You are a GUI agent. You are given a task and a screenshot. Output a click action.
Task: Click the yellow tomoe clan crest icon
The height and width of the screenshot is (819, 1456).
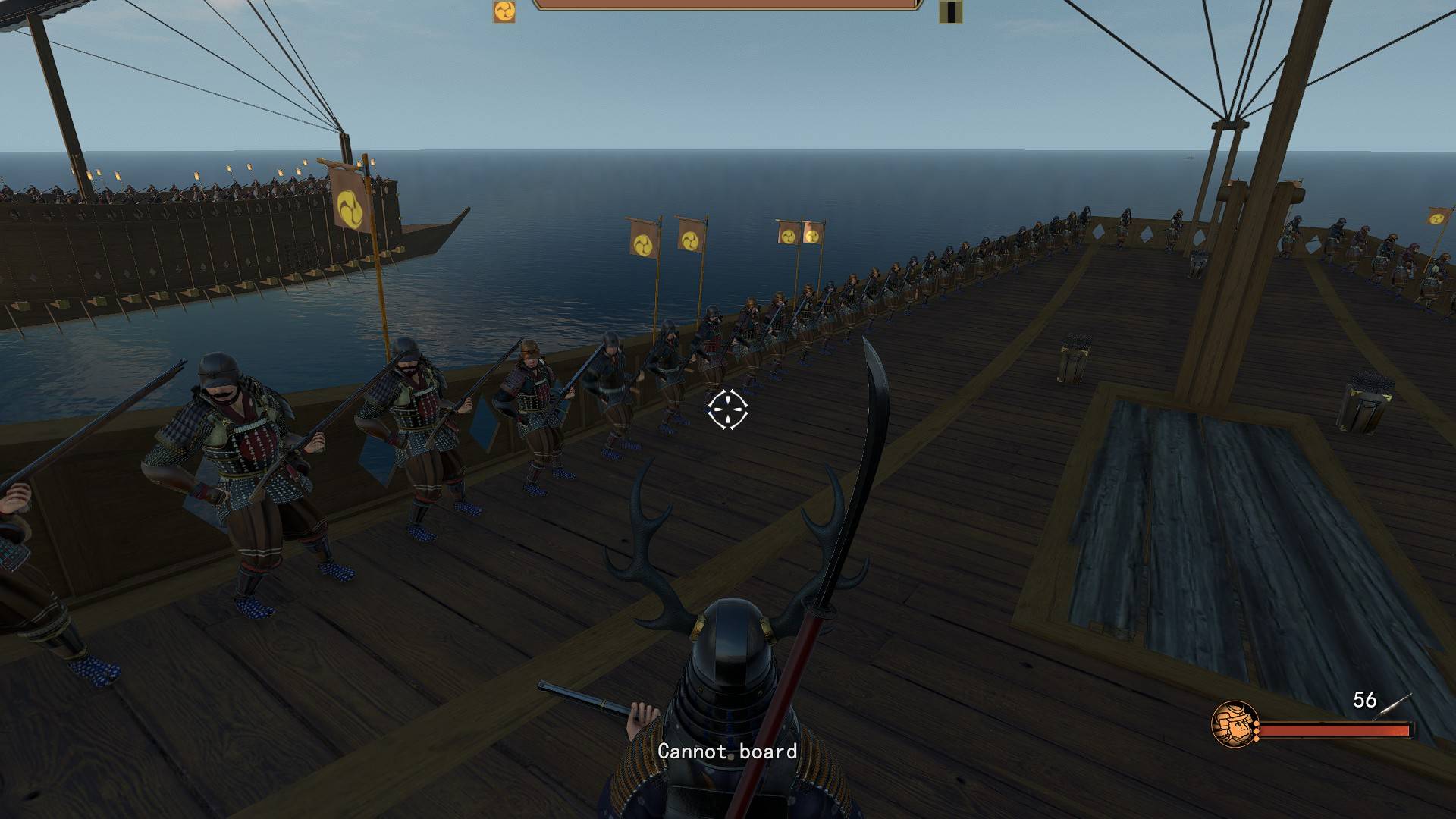(x=504, y=11)
